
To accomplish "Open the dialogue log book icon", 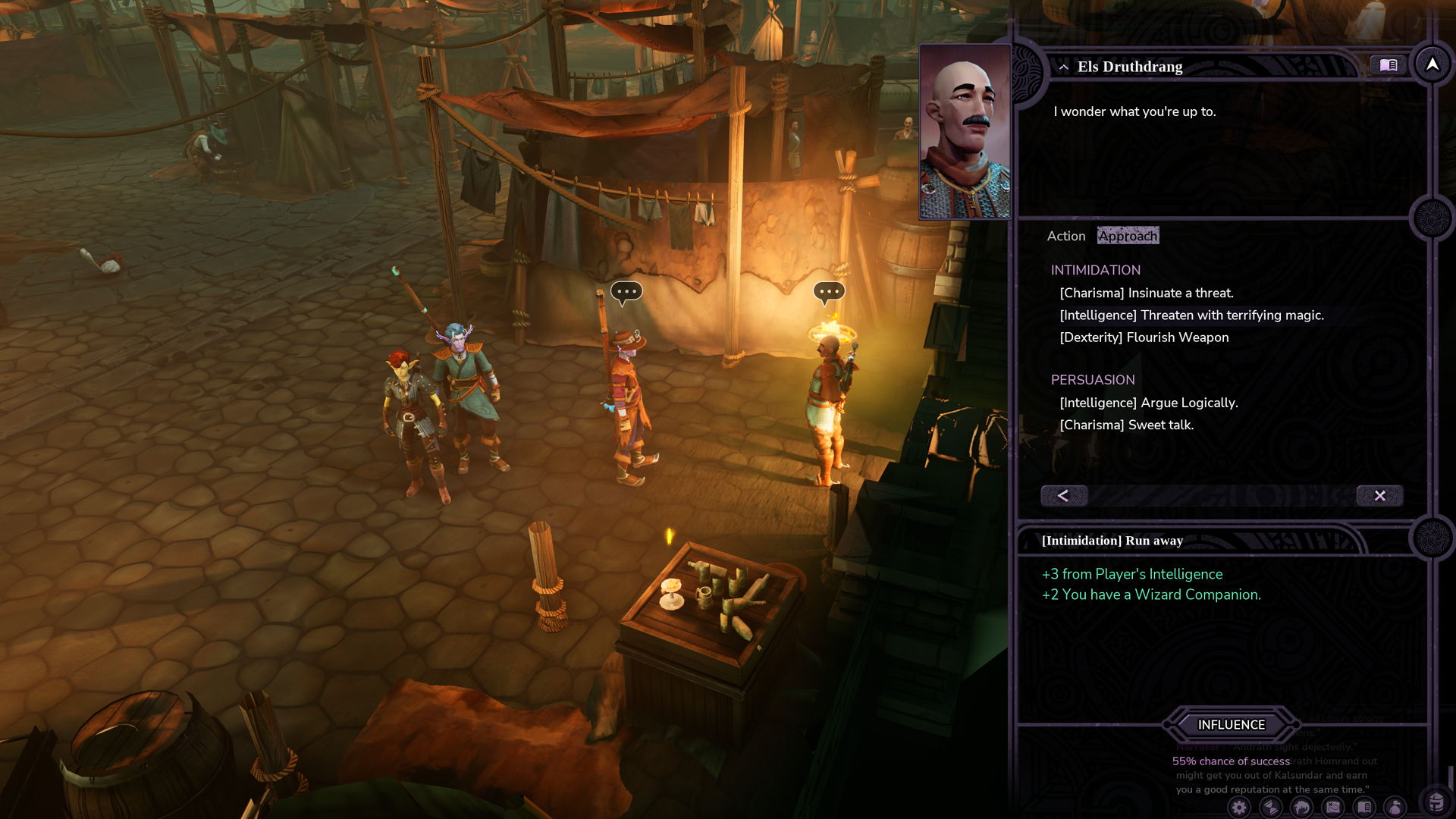I will point(1388,65).
